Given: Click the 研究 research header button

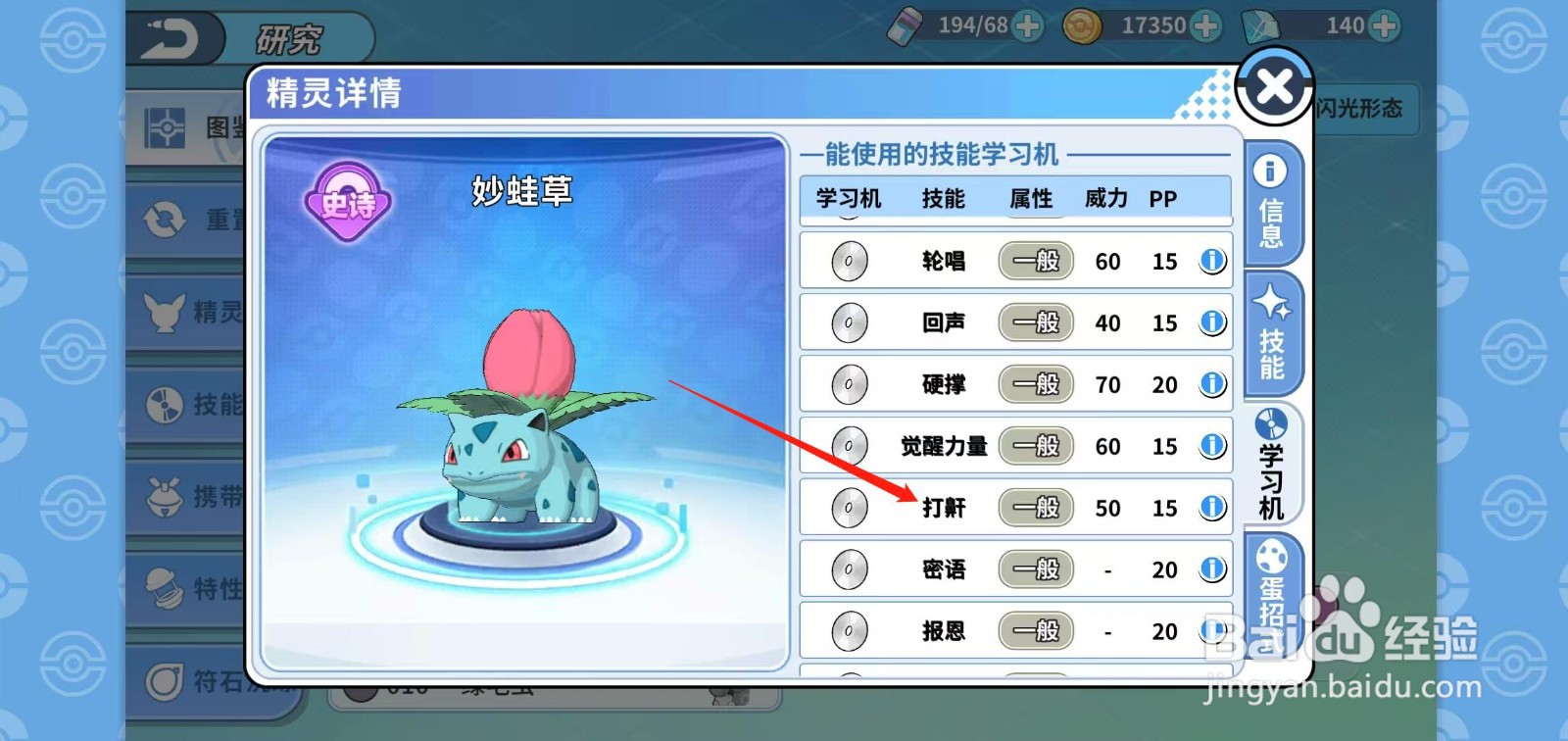Looking at the screenshot, I should coord(289,37).
